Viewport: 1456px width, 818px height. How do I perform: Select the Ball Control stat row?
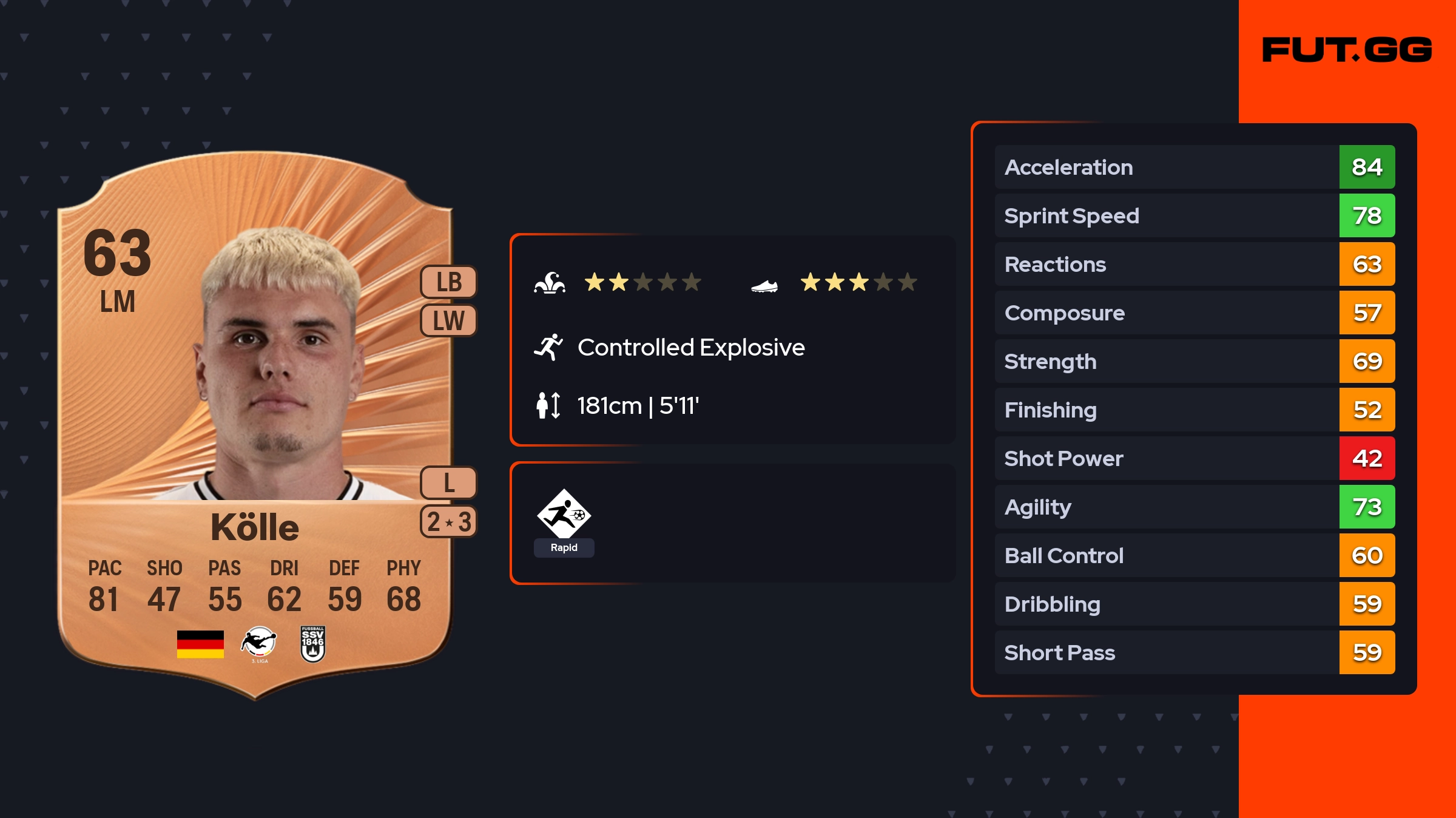(x=1195, y=555)
